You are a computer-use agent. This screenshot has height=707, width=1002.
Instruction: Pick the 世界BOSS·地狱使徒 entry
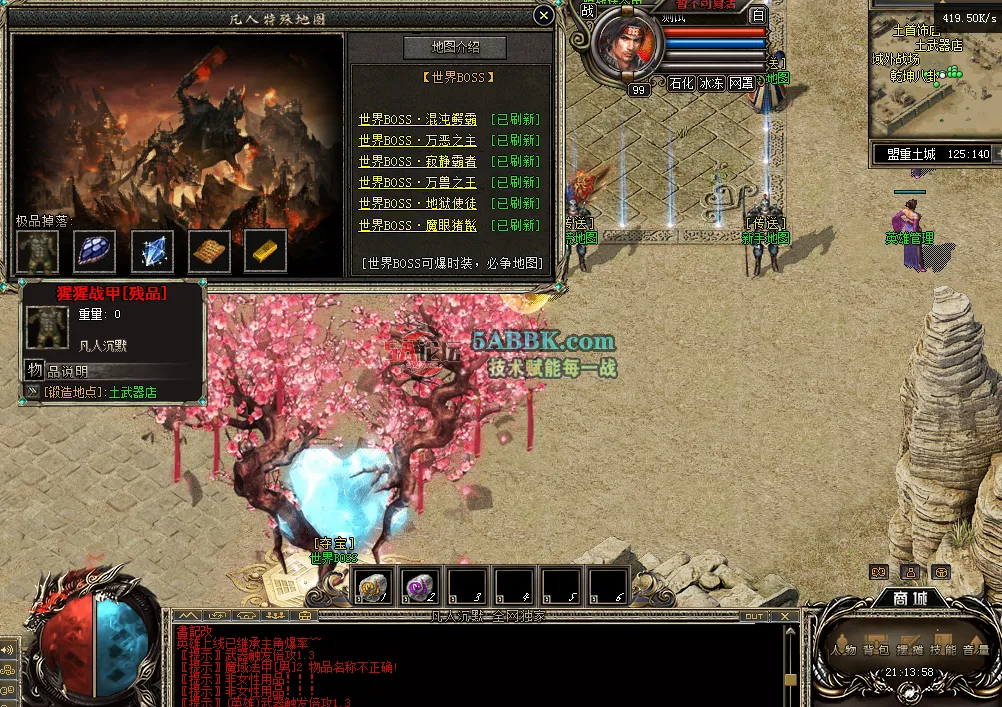[418, 204]
